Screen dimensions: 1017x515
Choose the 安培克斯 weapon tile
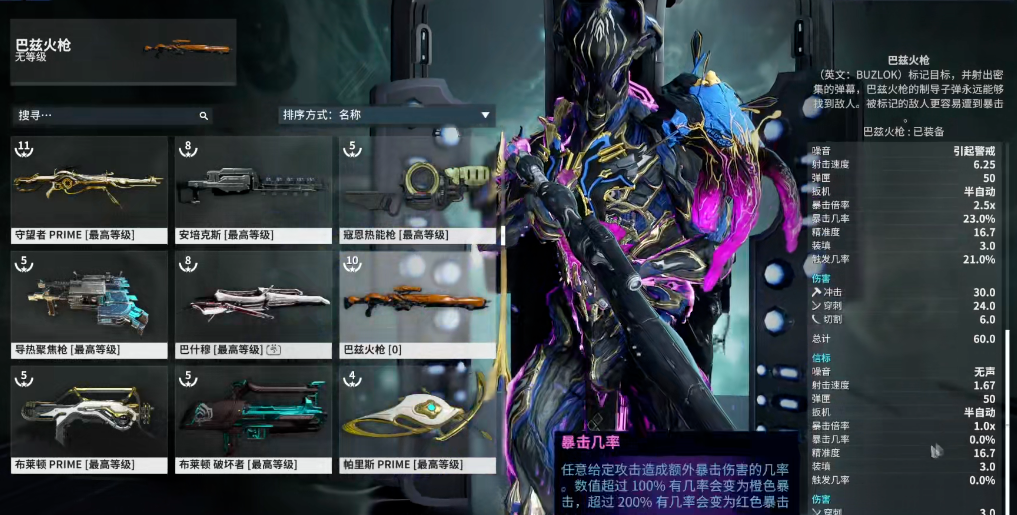(x=253, y=190)
